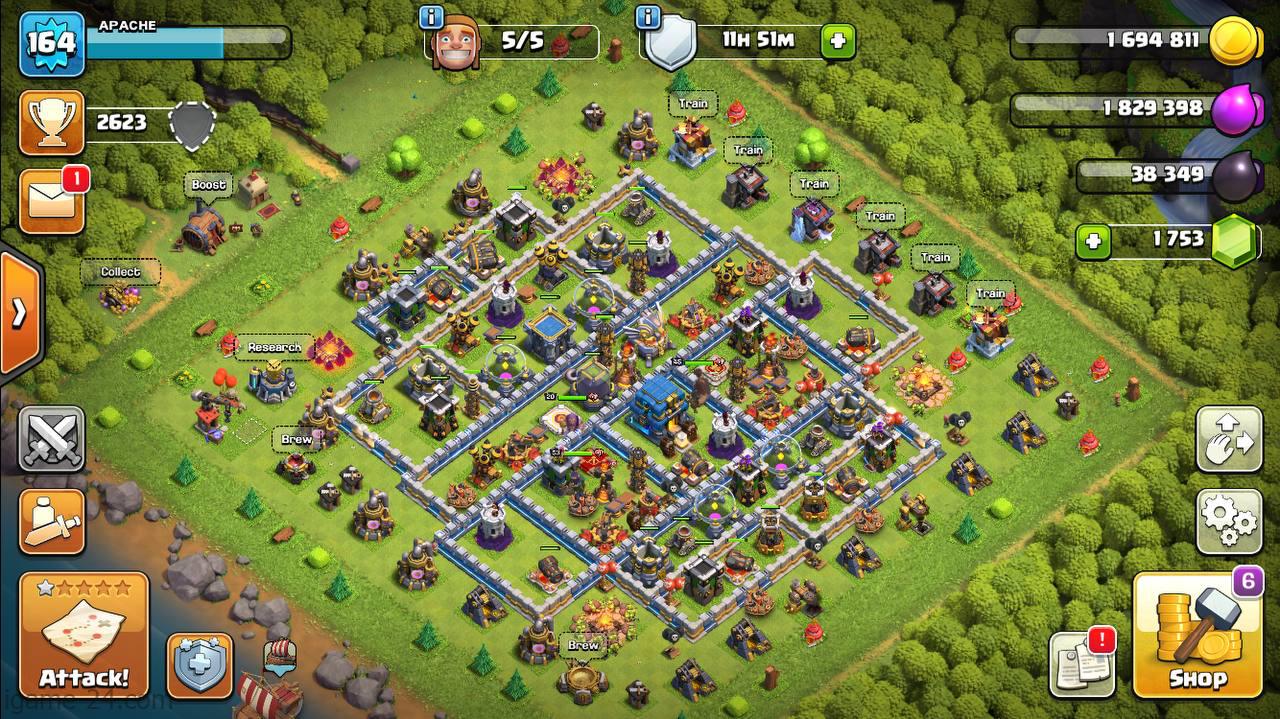Tap the shield info button

pos(648,17)
